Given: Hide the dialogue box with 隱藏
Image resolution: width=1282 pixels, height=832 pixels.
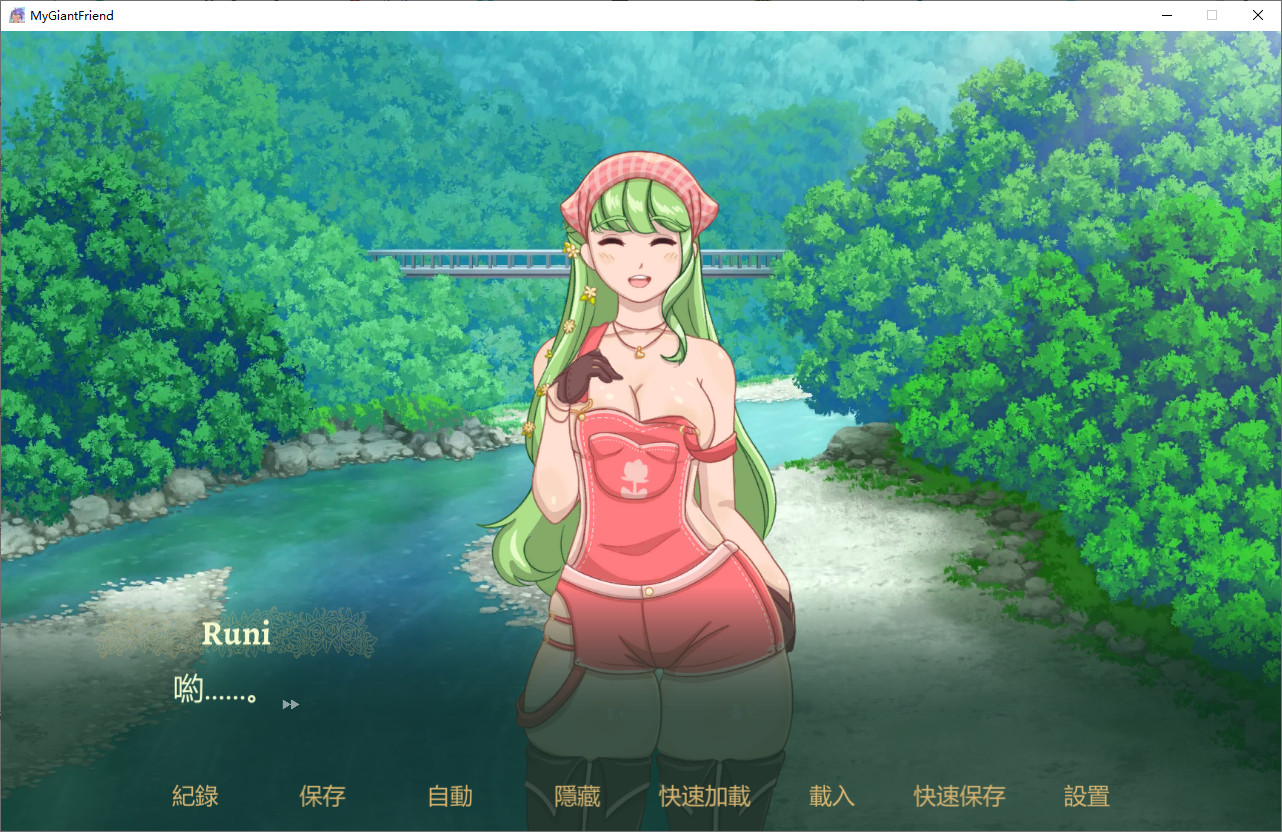Looking at the screenshot, I should (577, 796).
